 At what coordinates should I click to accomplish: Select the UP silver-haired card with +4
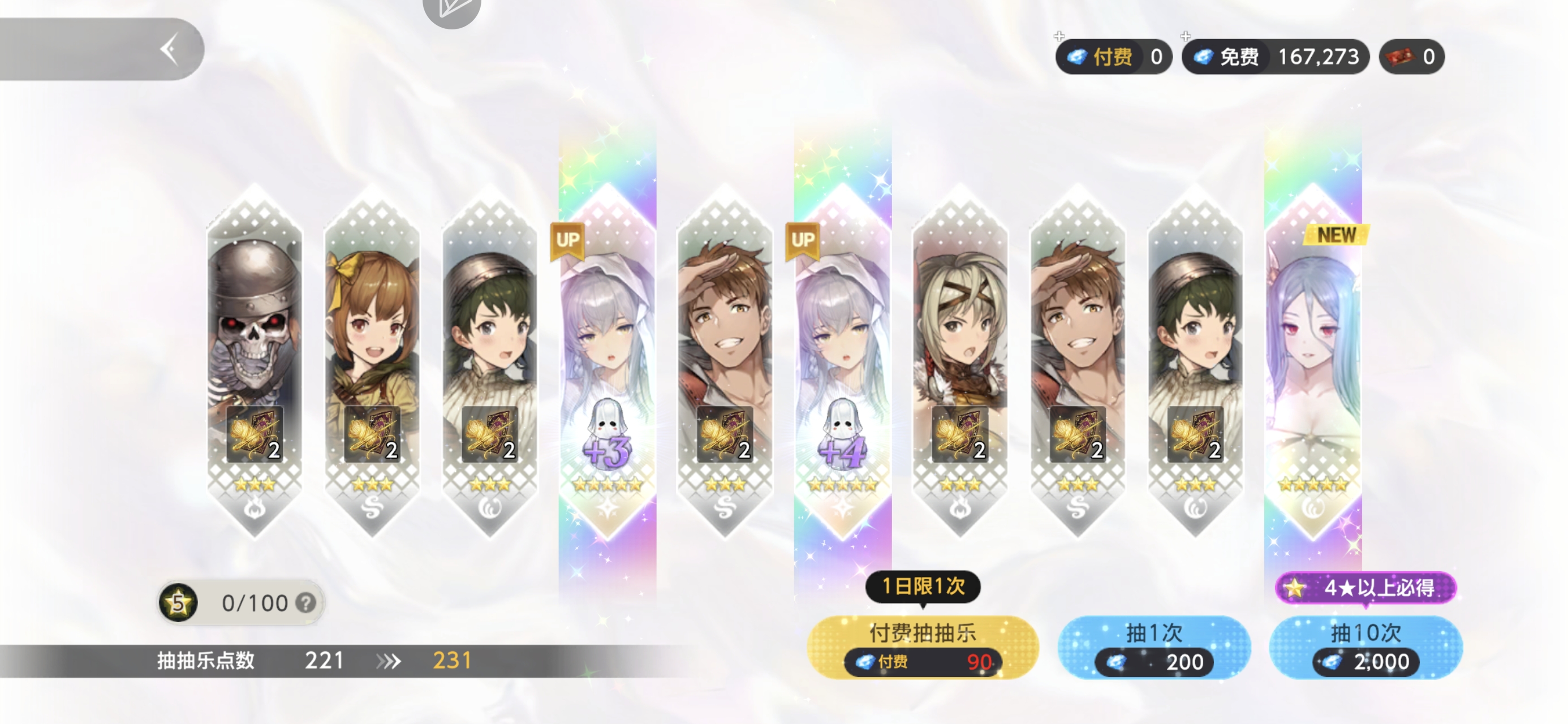842,360
